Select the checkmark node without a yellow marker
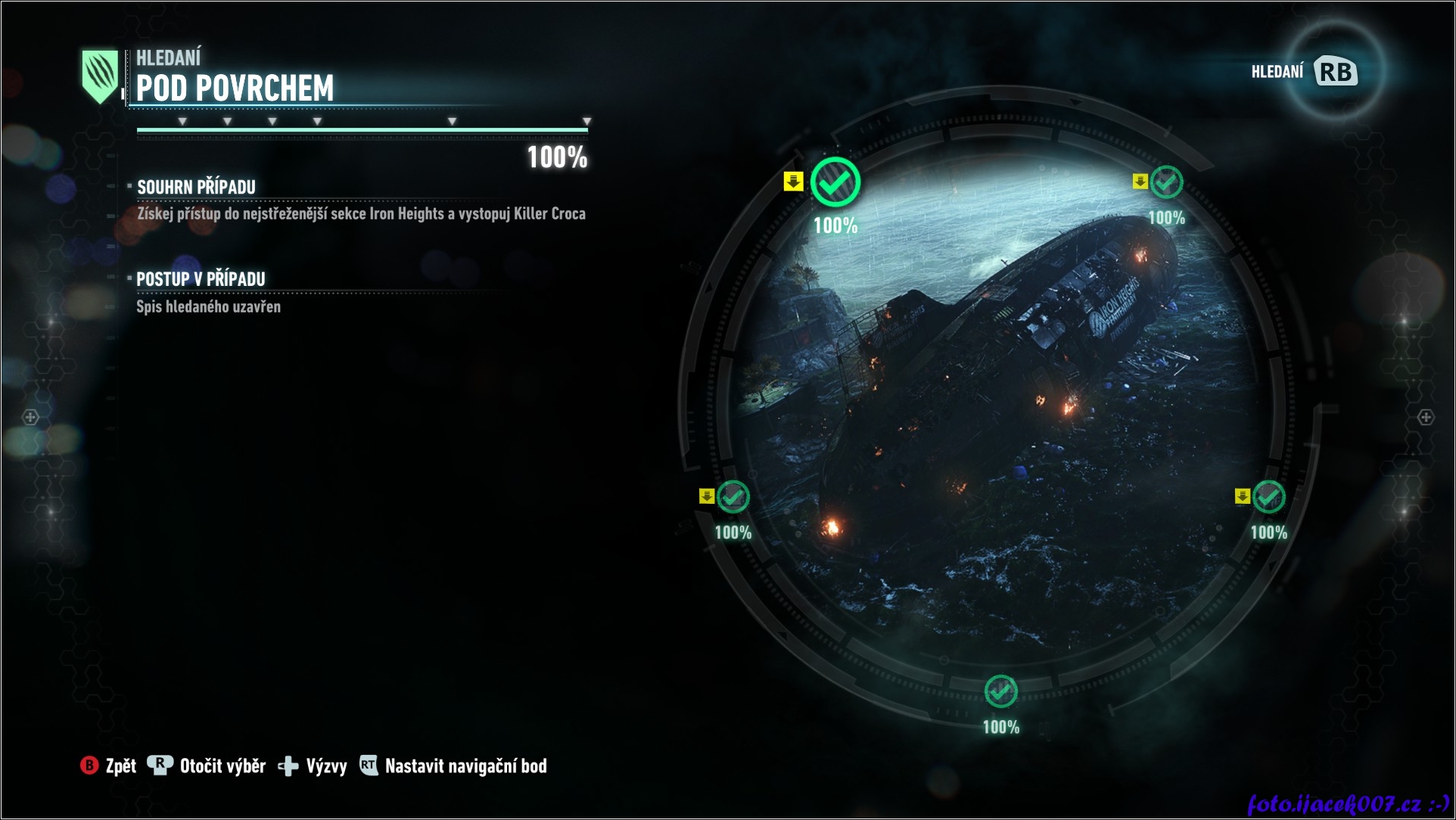The width and height of the screenshot is (1456, 820). [1000, 691]
